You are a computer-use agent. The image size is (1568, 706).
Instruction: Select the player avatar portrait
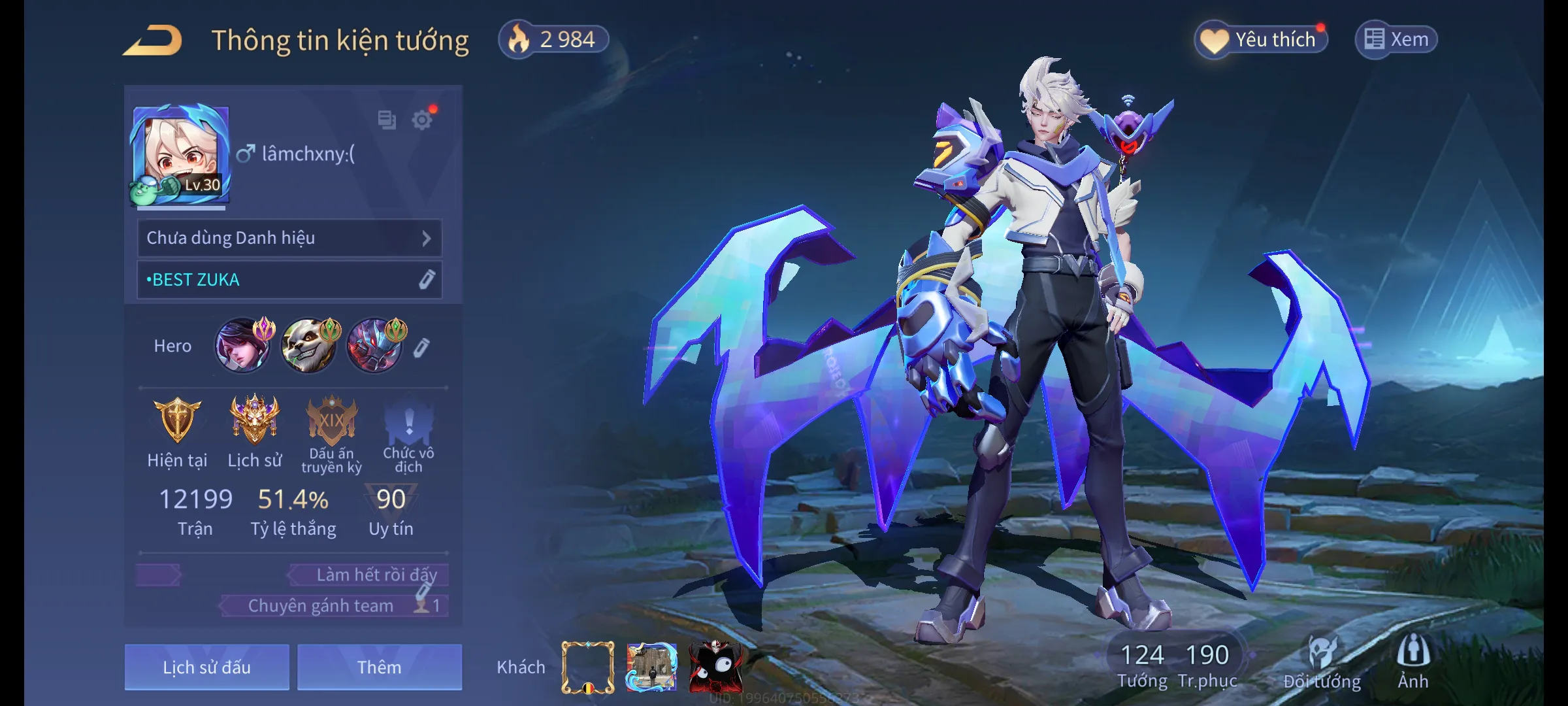(x=180, y=156)
